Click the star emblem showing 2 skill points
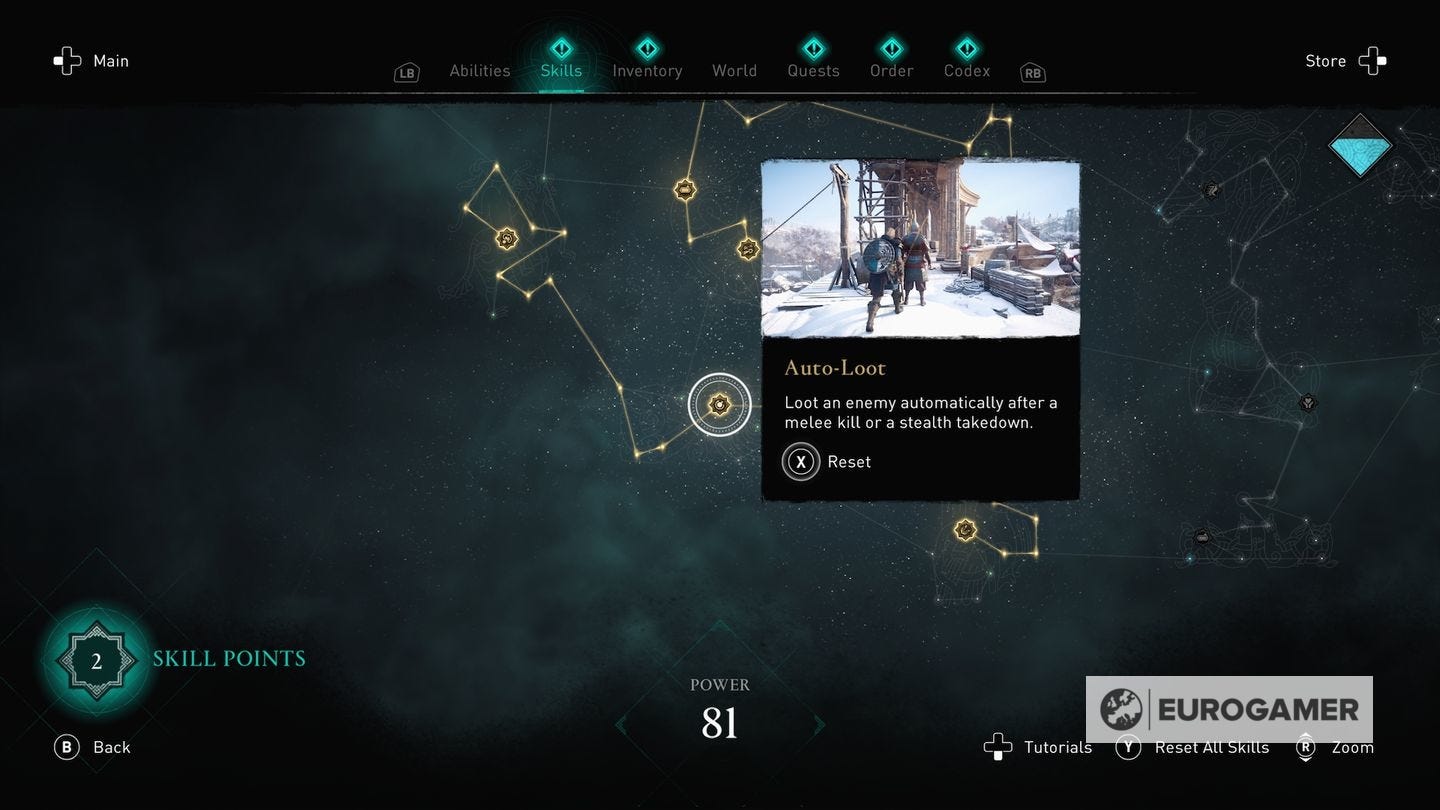 tap(96, 659)
